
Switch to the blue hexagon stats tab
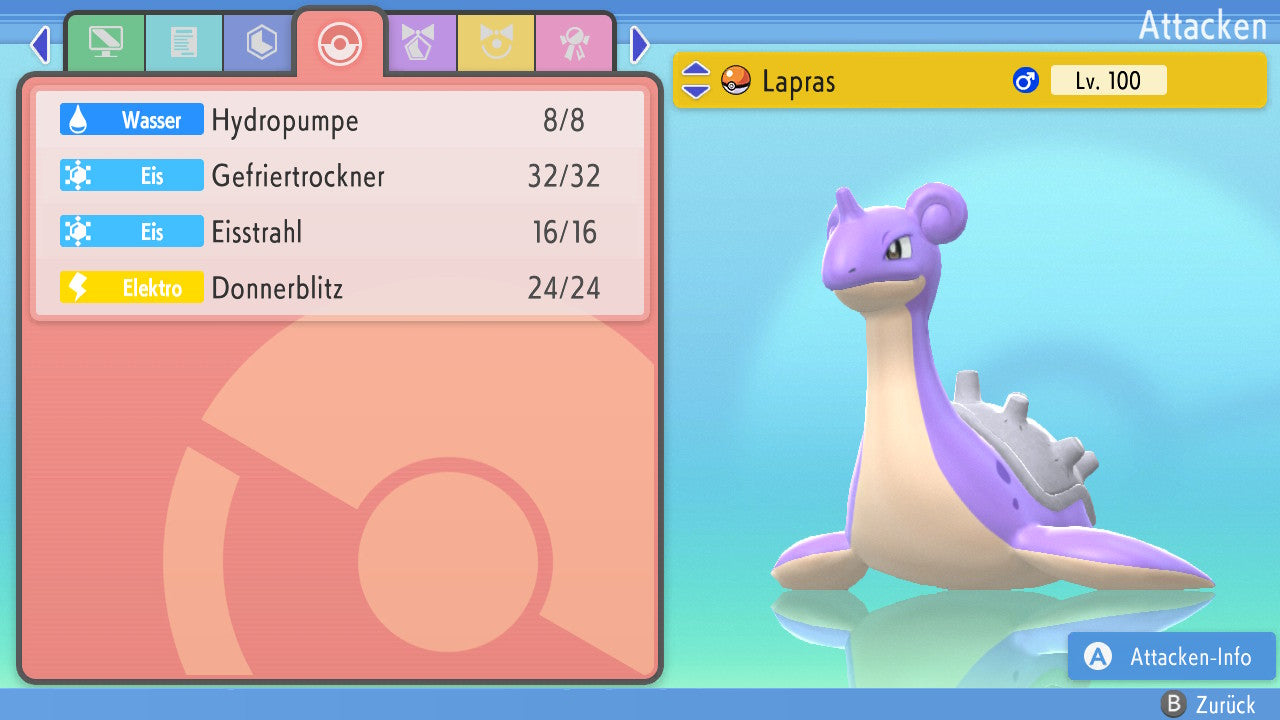[261, 43]
